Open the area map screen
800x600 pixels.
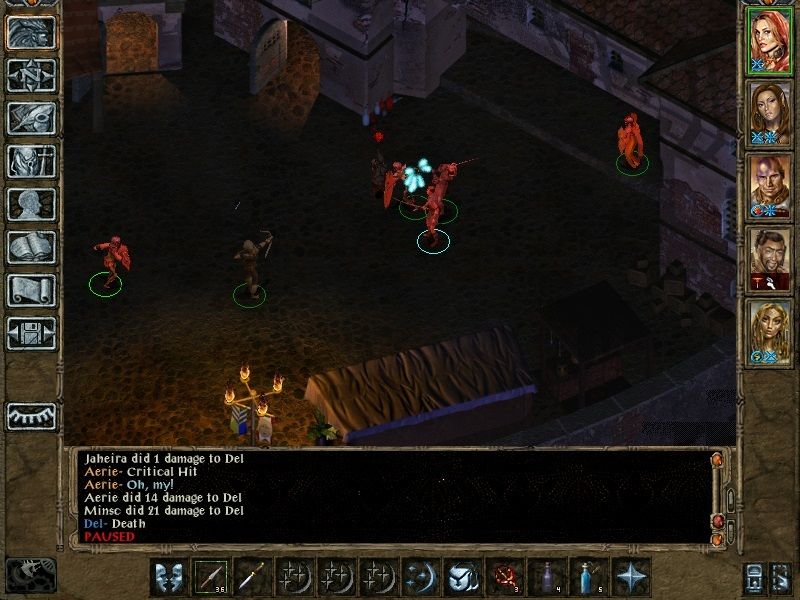coord(31,75)
